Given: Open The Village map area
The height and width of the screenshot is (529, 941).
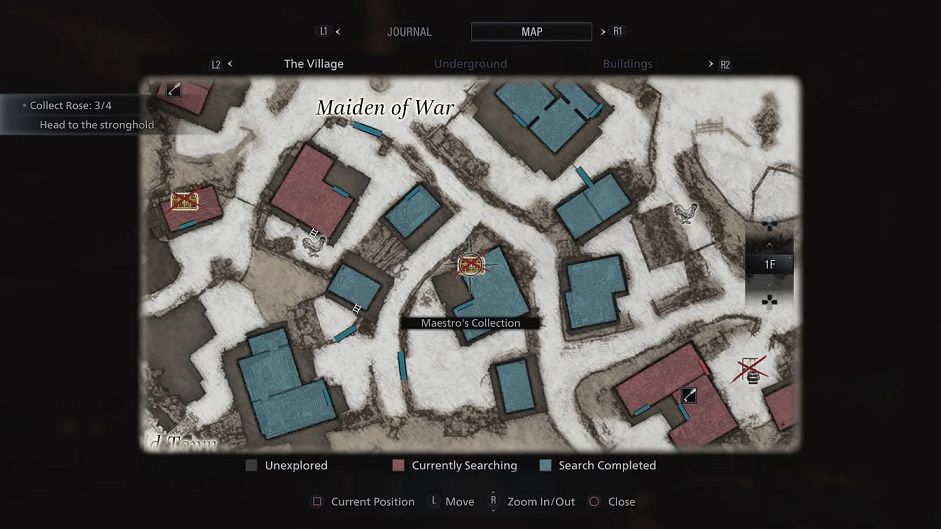Looking at the screenshot, I should (x=313, y=64).
